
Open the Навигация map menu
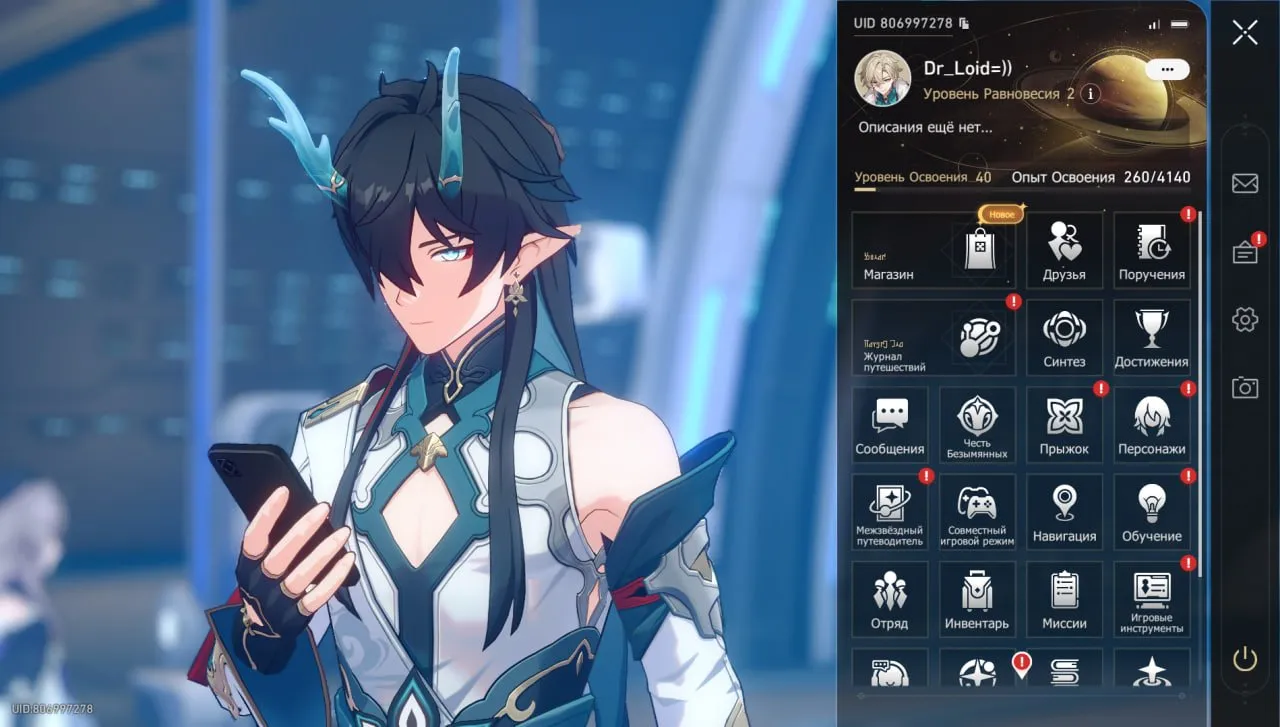1064,512
